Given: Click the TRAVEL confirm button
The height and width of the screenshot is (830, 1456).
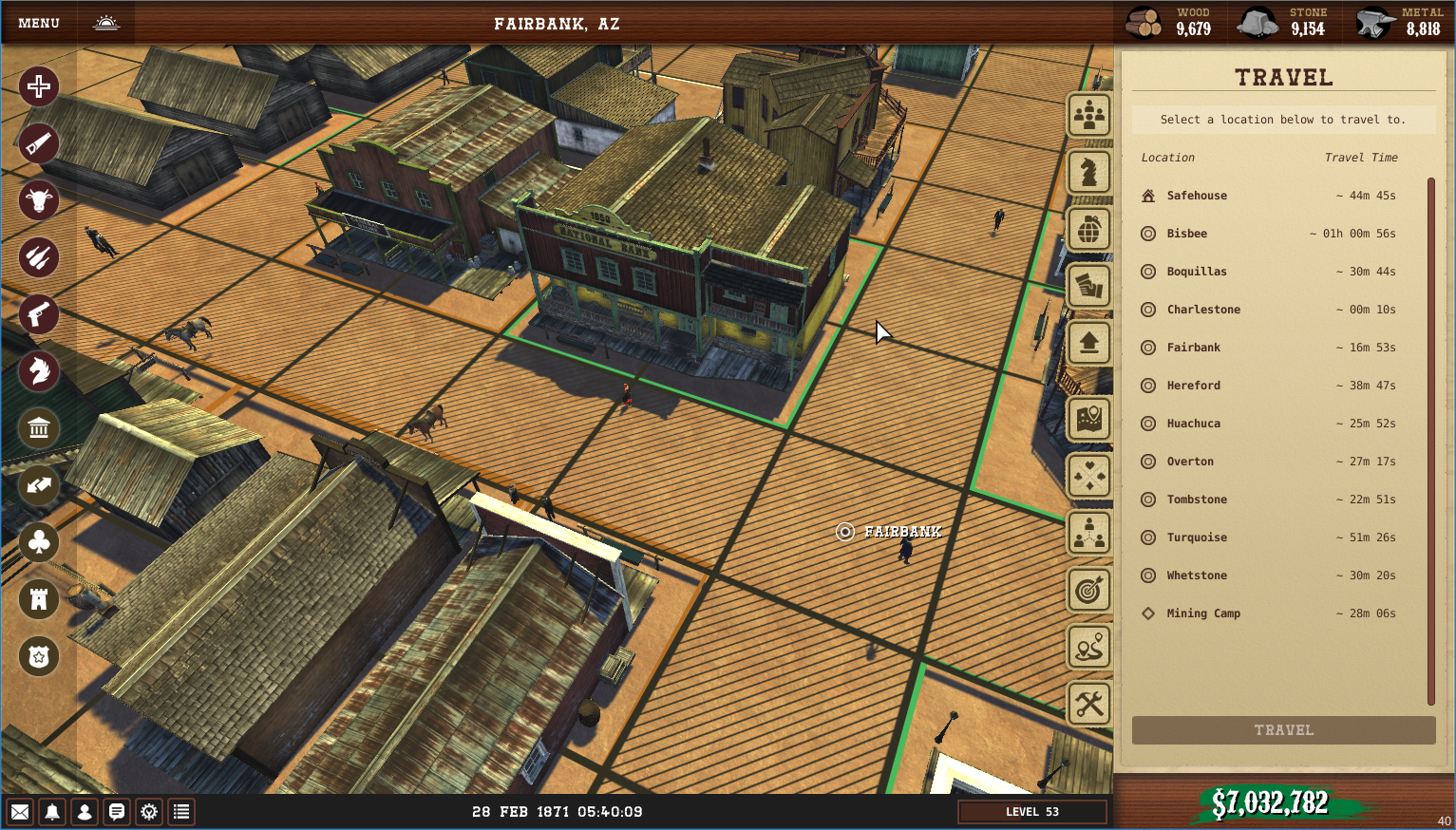Looking at the screenshot, I should (1283, 730).
